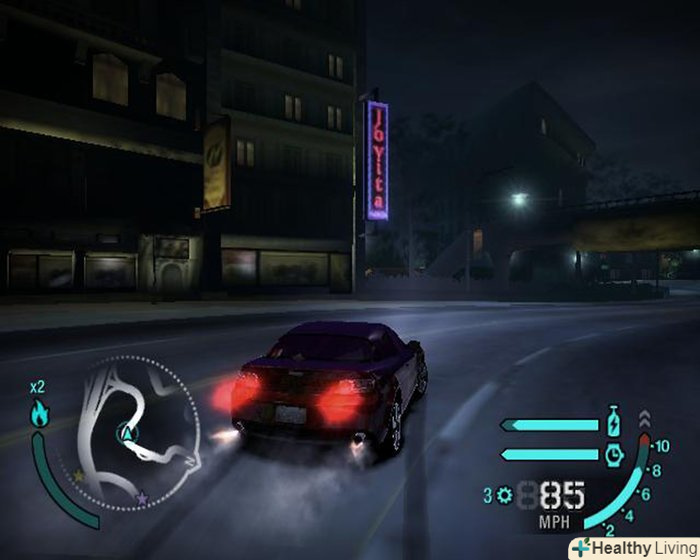
Task: Open the Healthy Living watermark logo
Action: point(633,548)
